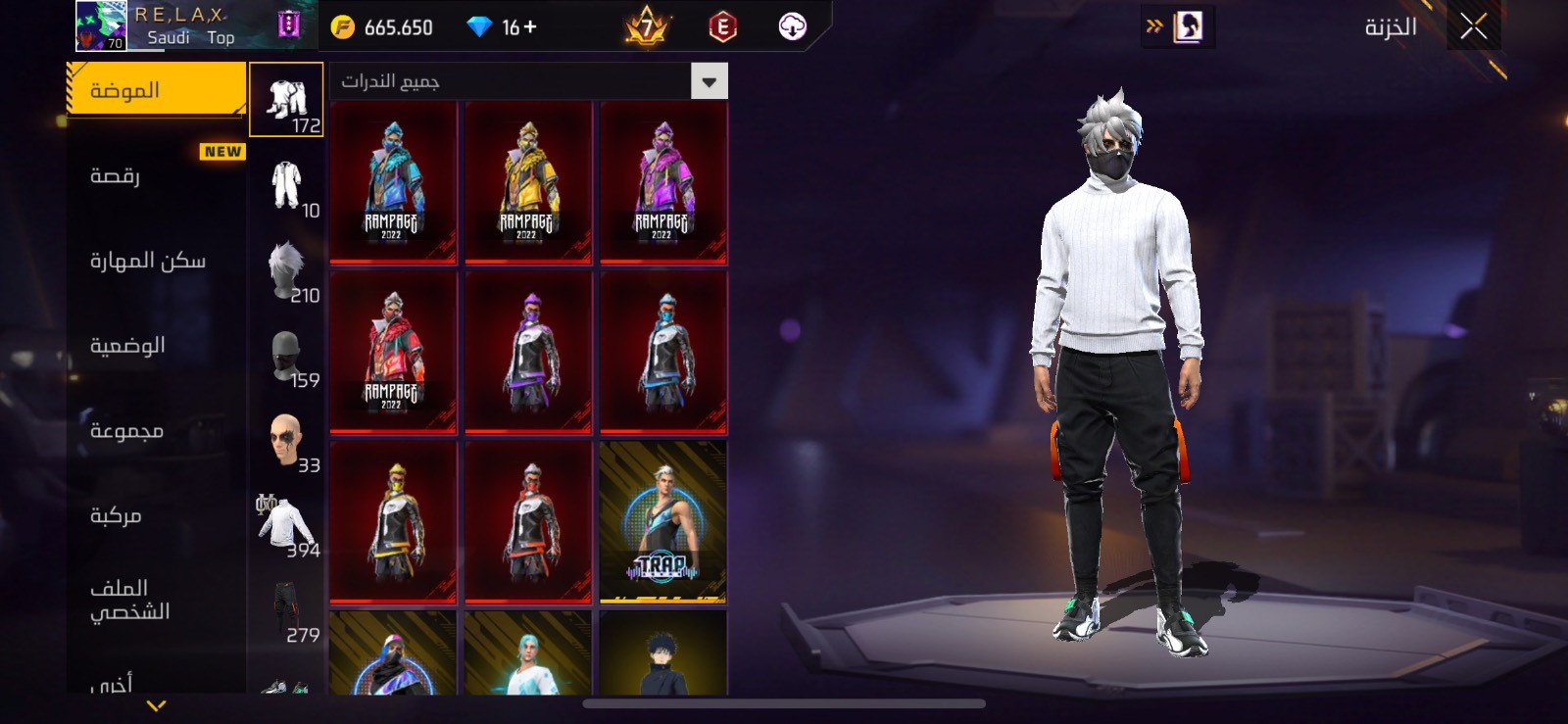
Task: Switch to the رقصة emotes tab
Action: (x=157, y=176)
